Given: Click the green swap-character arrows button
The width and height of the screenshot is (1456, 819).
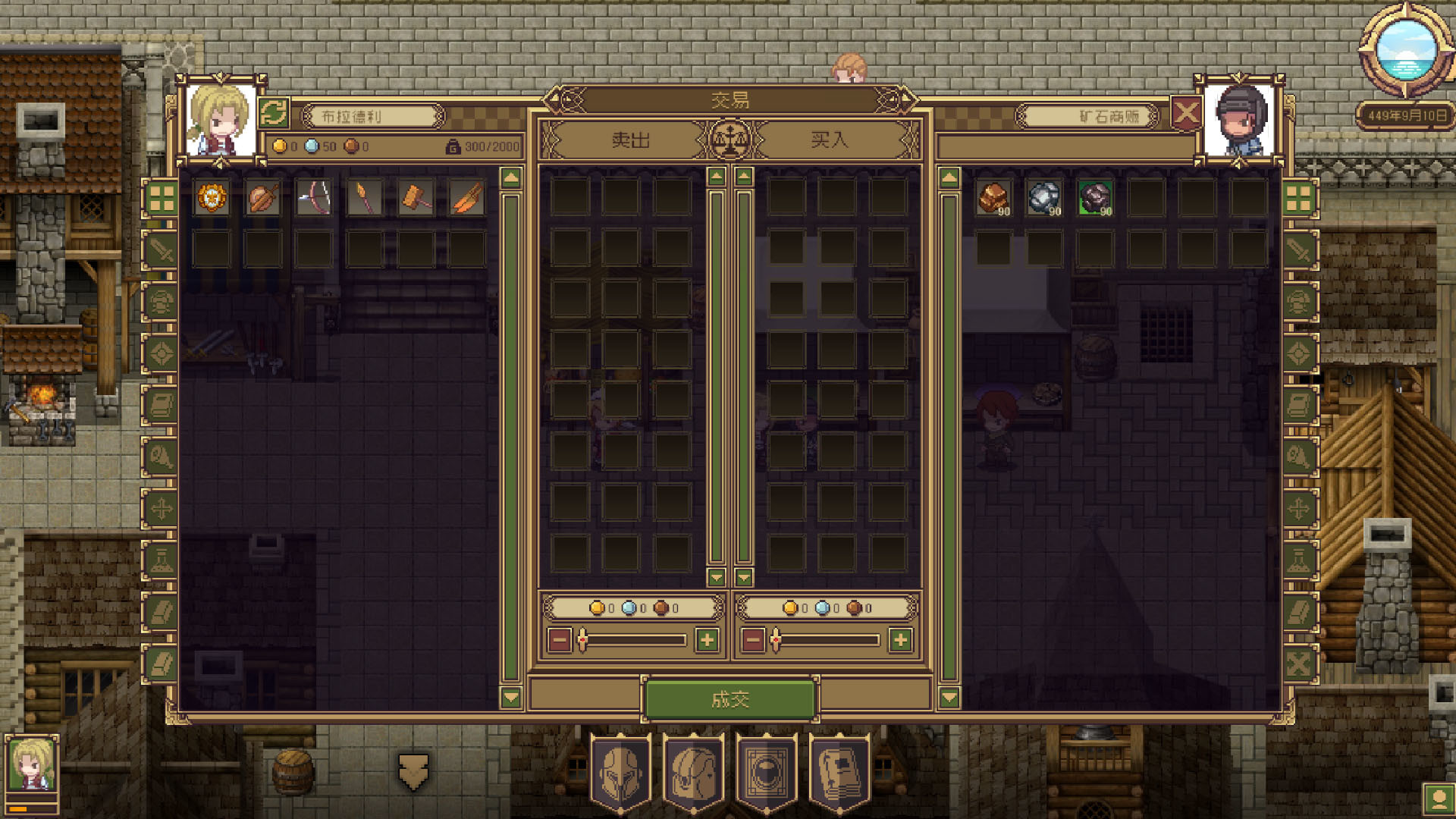Looking at the screenshot, I should pos(274,114).
